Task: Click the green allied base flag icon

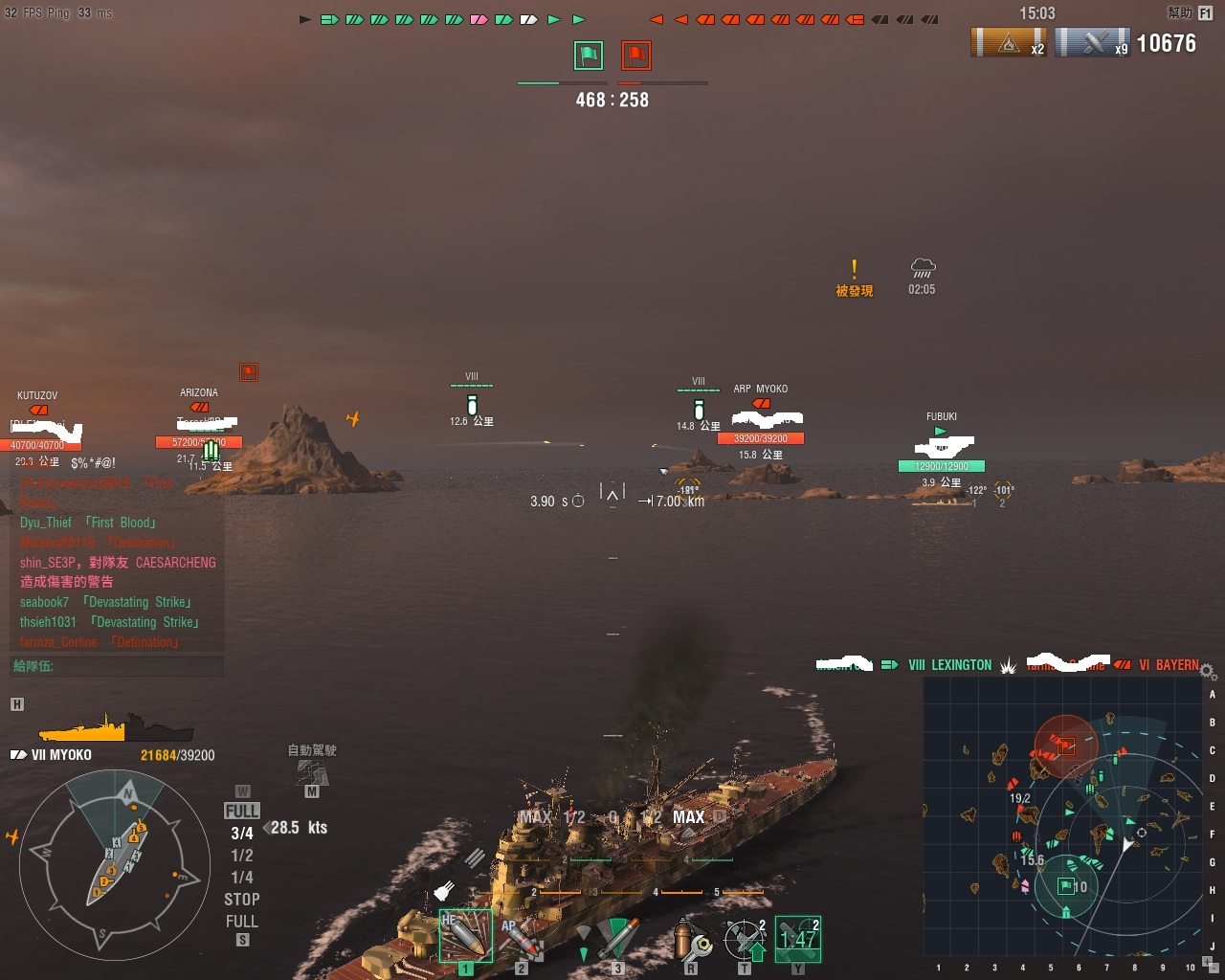Action: [589, 56]
